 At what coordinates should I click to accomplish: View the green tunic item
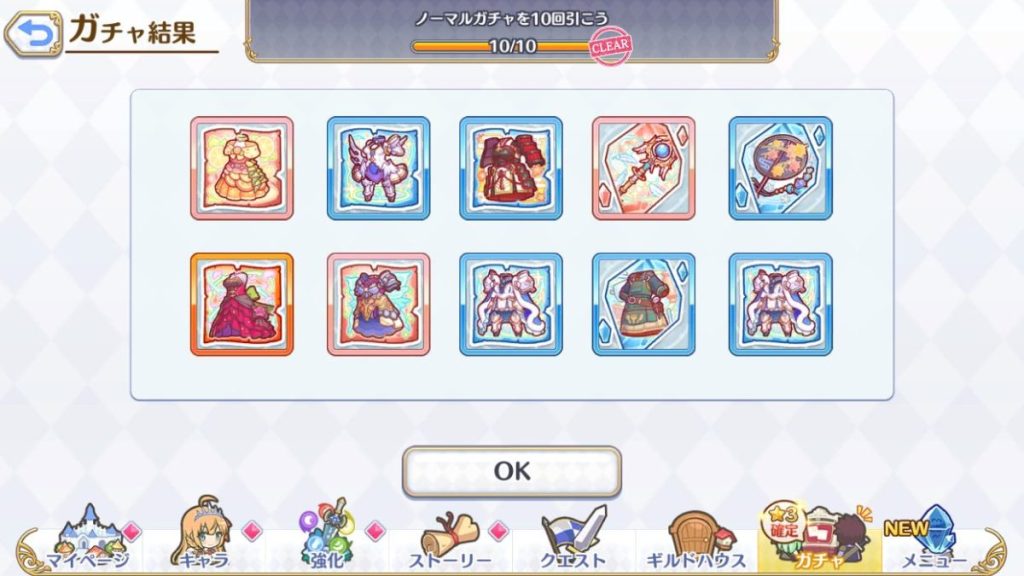643,304
